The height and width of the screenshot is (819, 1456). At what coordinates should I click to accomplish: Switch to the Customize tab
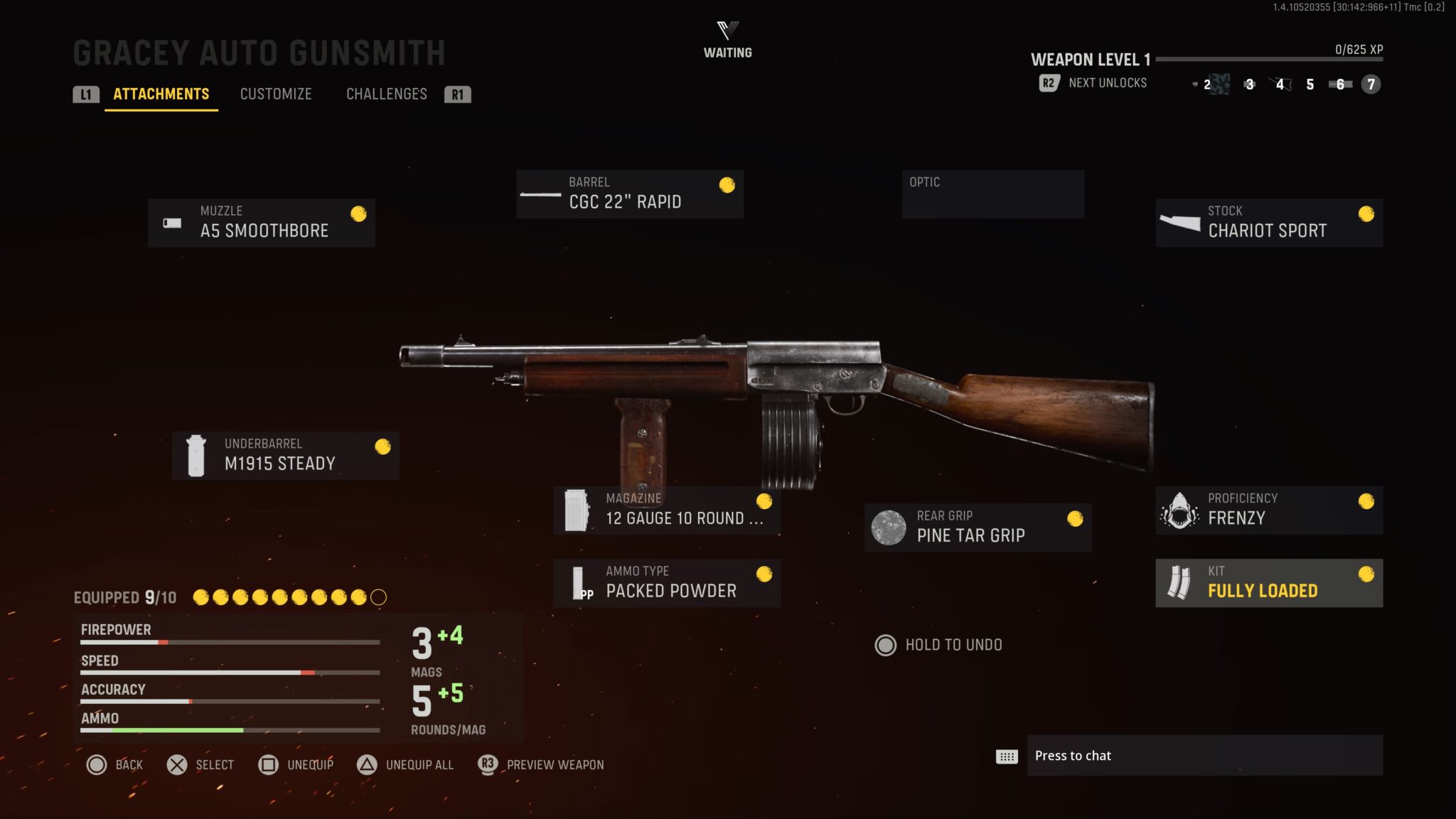(277, 94)
